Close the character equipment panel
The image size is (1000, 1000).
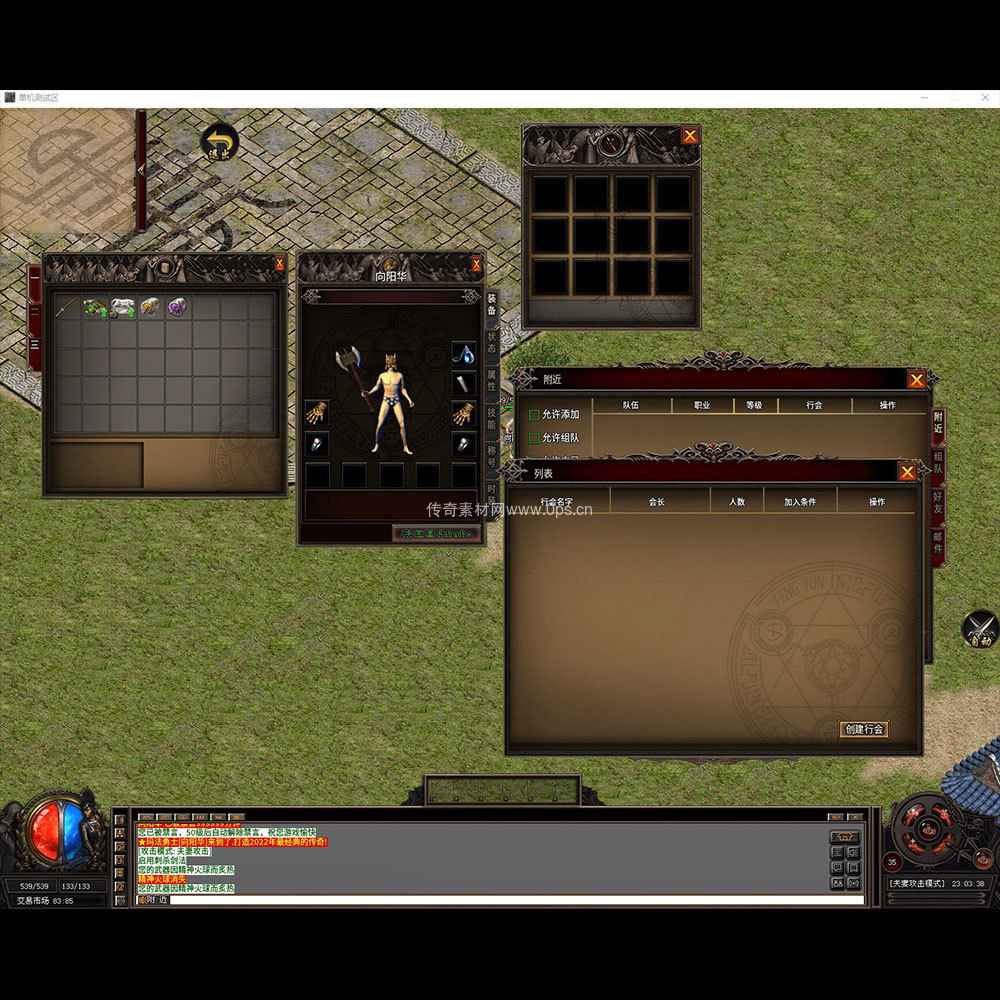point(477,264)
